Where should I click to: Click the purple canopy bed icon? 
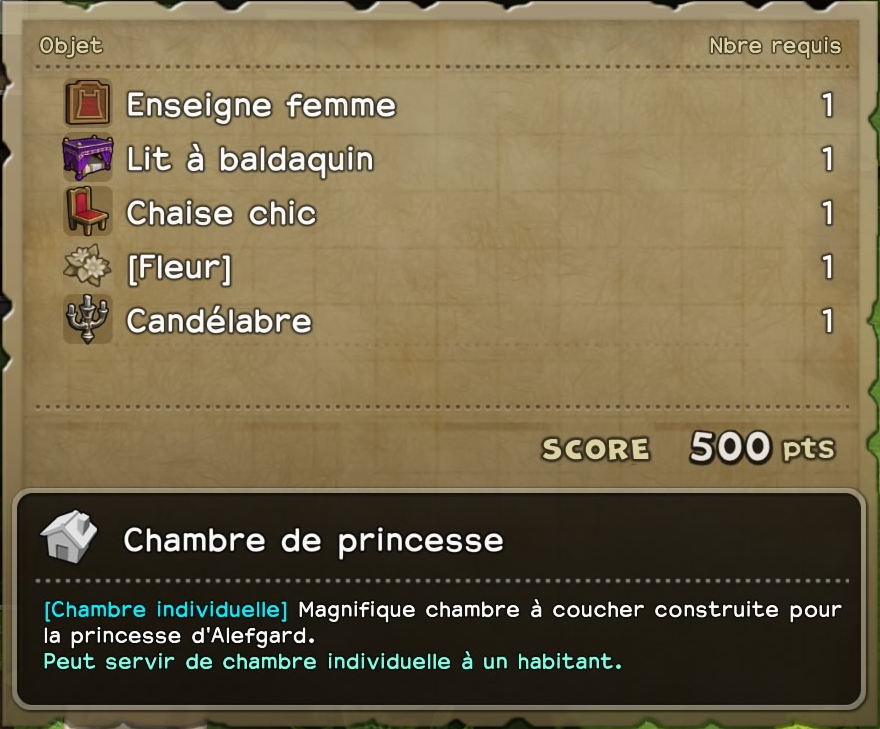(88, 158)
